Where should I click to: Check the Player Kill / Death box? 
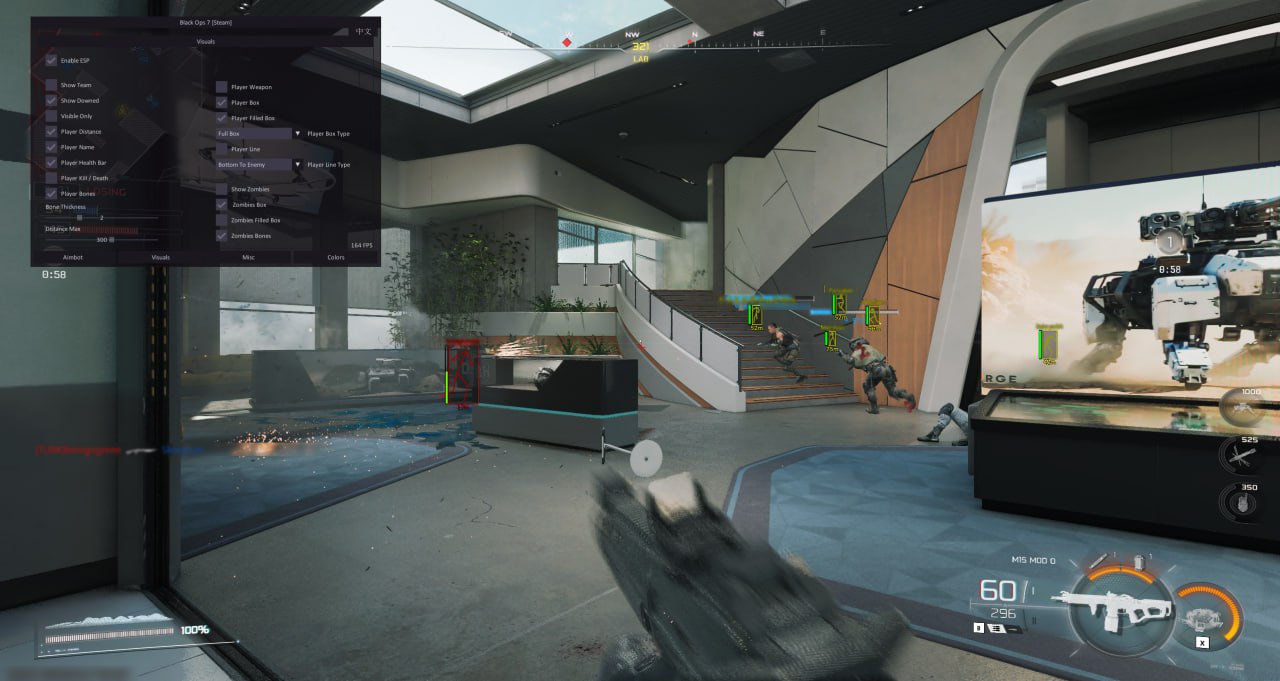(x=51, y=178)
